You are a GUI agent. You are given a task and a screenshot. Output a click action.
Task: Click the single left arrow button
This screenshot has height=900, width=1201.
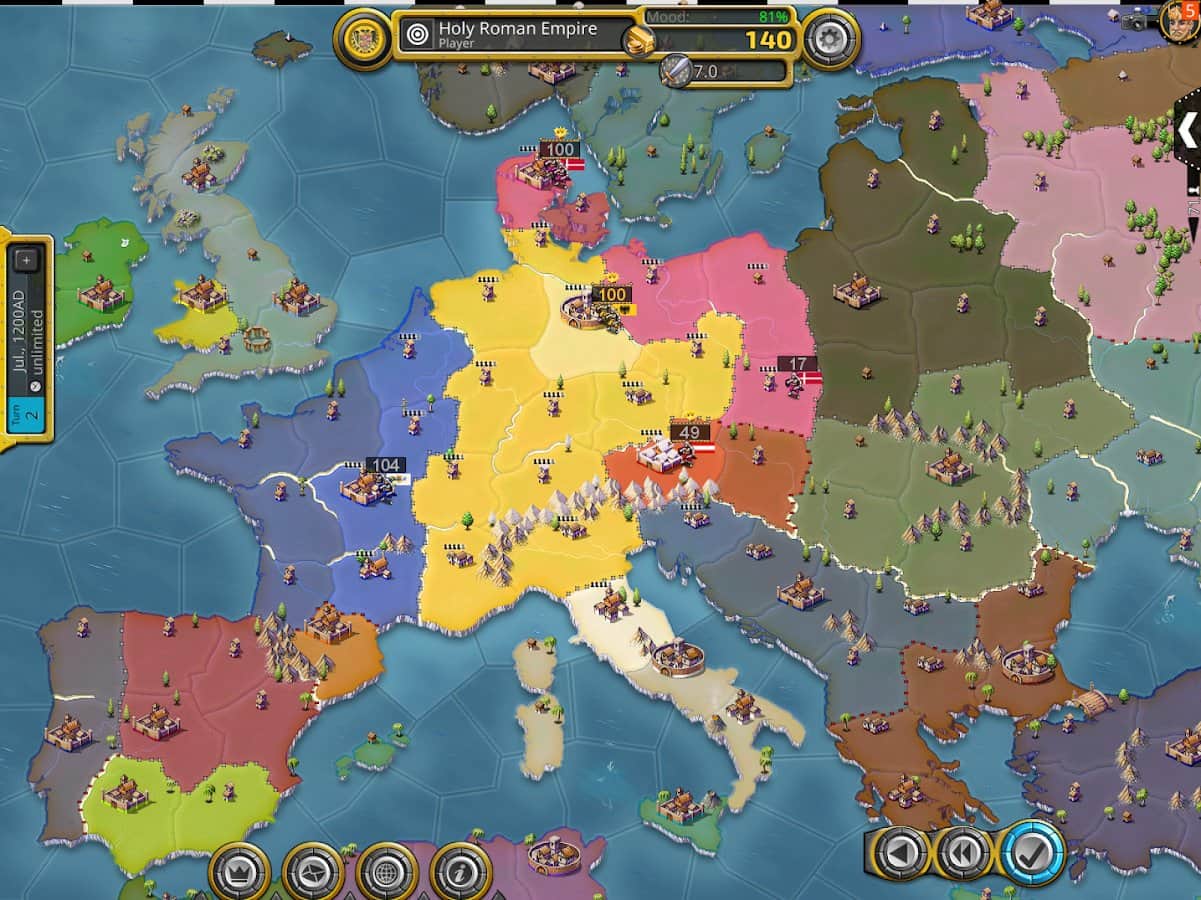pyautogui.click(x=898, y=853)
